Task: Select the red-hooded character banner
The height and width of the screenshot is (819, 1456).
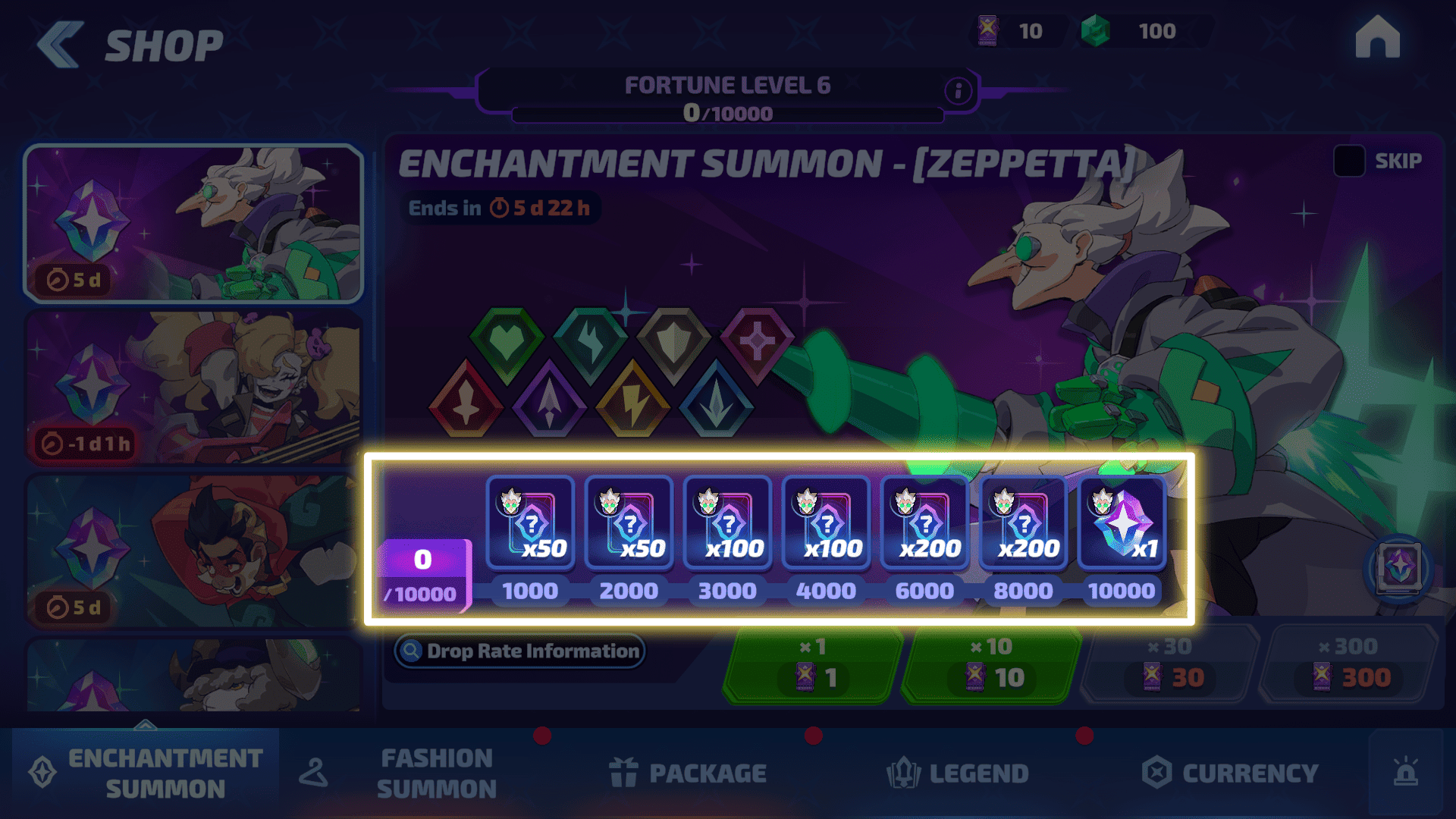Action: (x=193, y=551)
